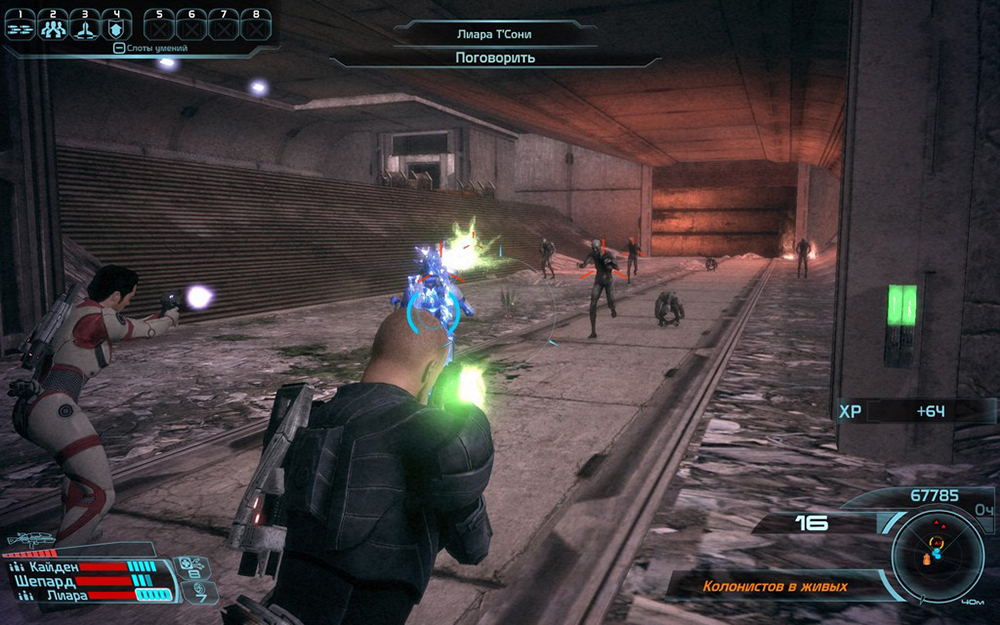Image resolution: width=1000 pixels, height=625 pixels.
Task: Trigger ability slot 4 with shield icon
Action: (118, 27)
